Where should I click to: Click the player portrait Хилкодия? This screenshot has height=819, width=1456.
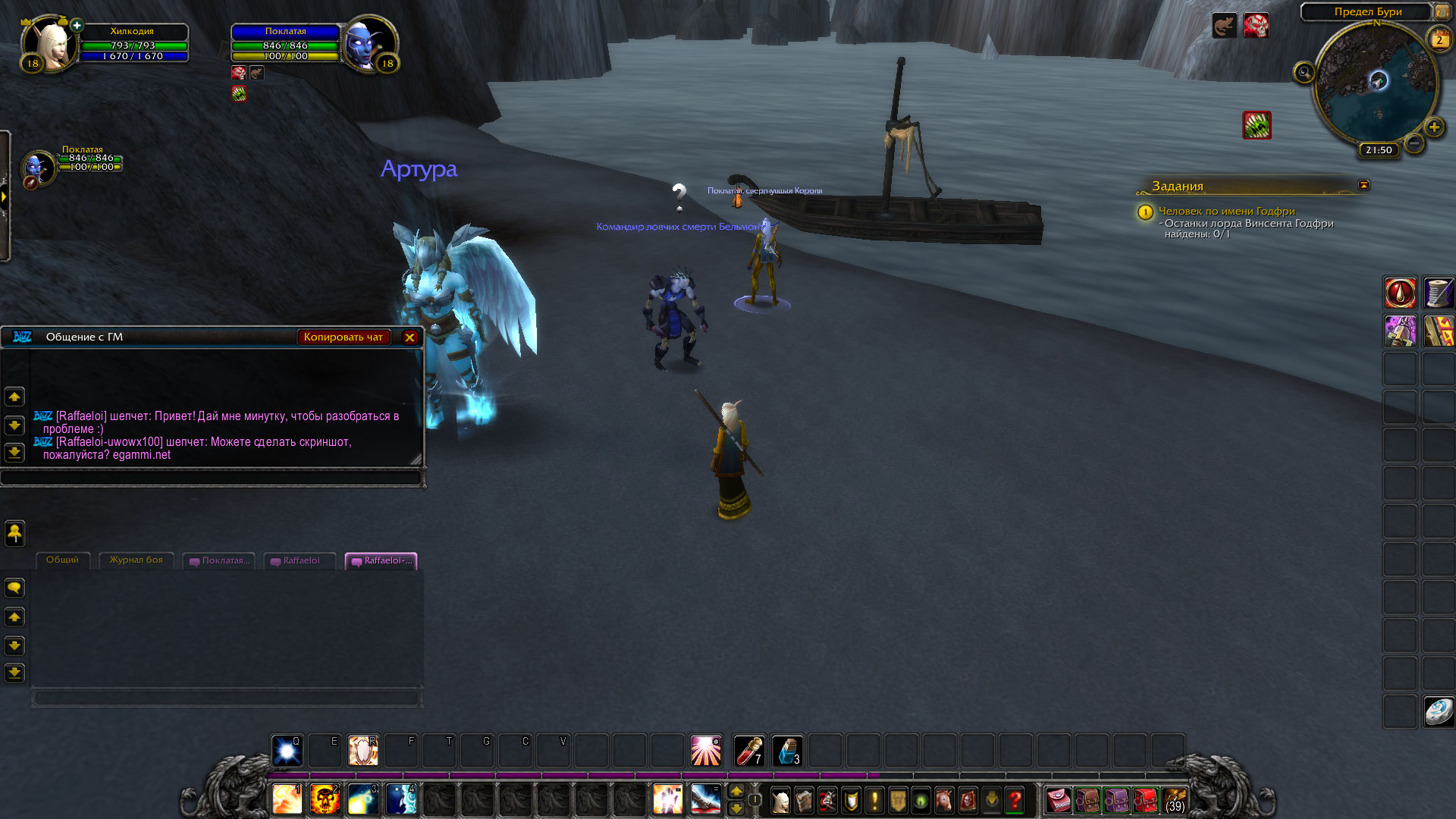49,44
